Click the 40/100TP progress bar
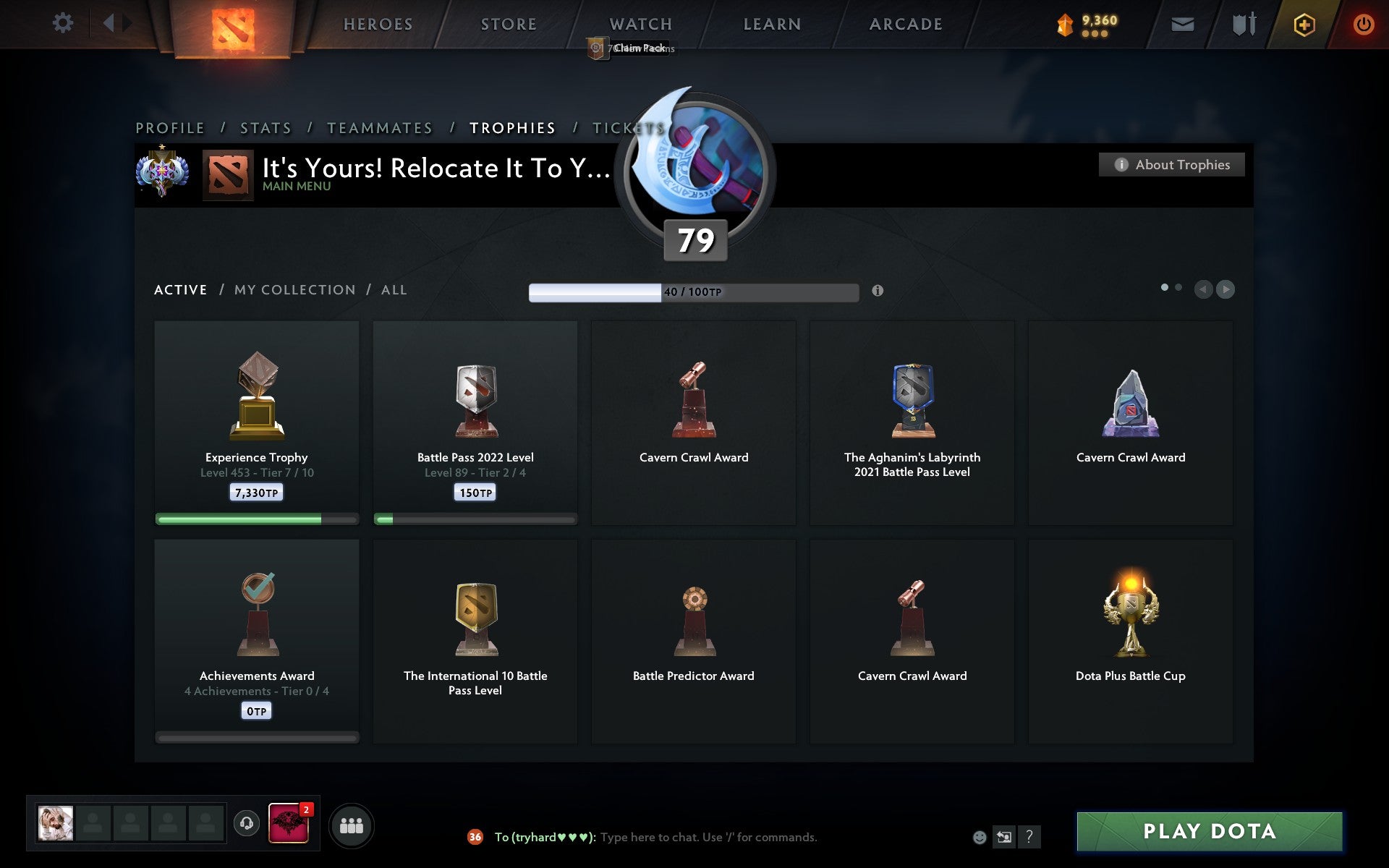The width and height of the screenshot is (1389, 868). 694,293
